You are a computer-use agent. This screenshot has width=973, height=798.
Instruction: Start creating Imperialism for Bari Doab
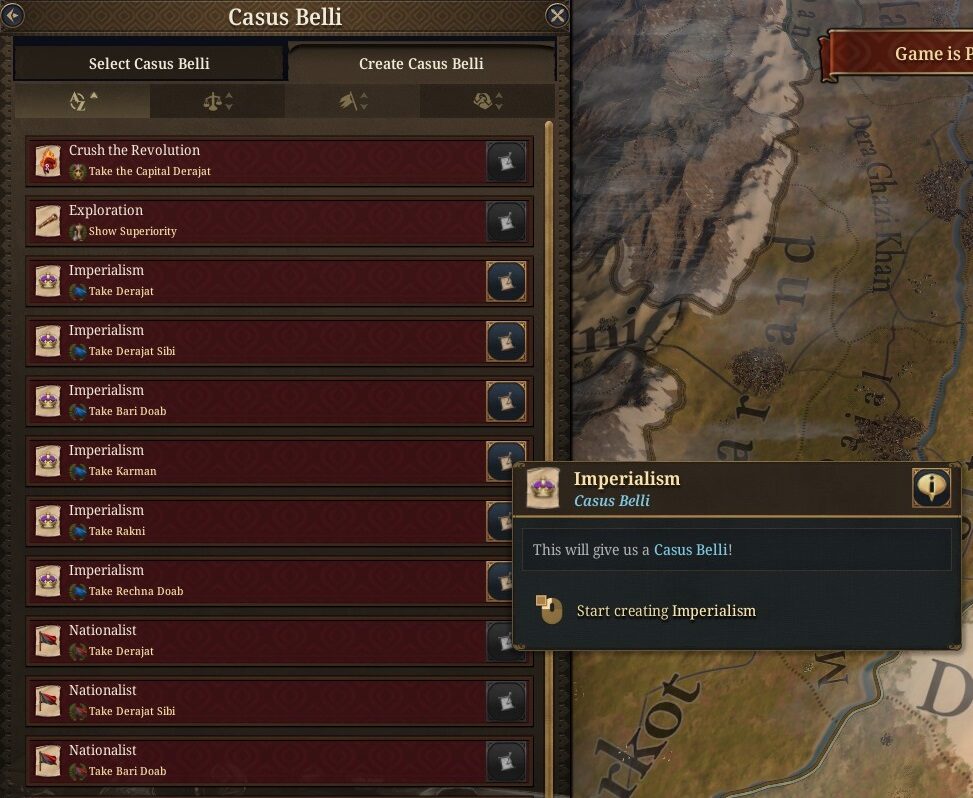[x=506, y=401]
